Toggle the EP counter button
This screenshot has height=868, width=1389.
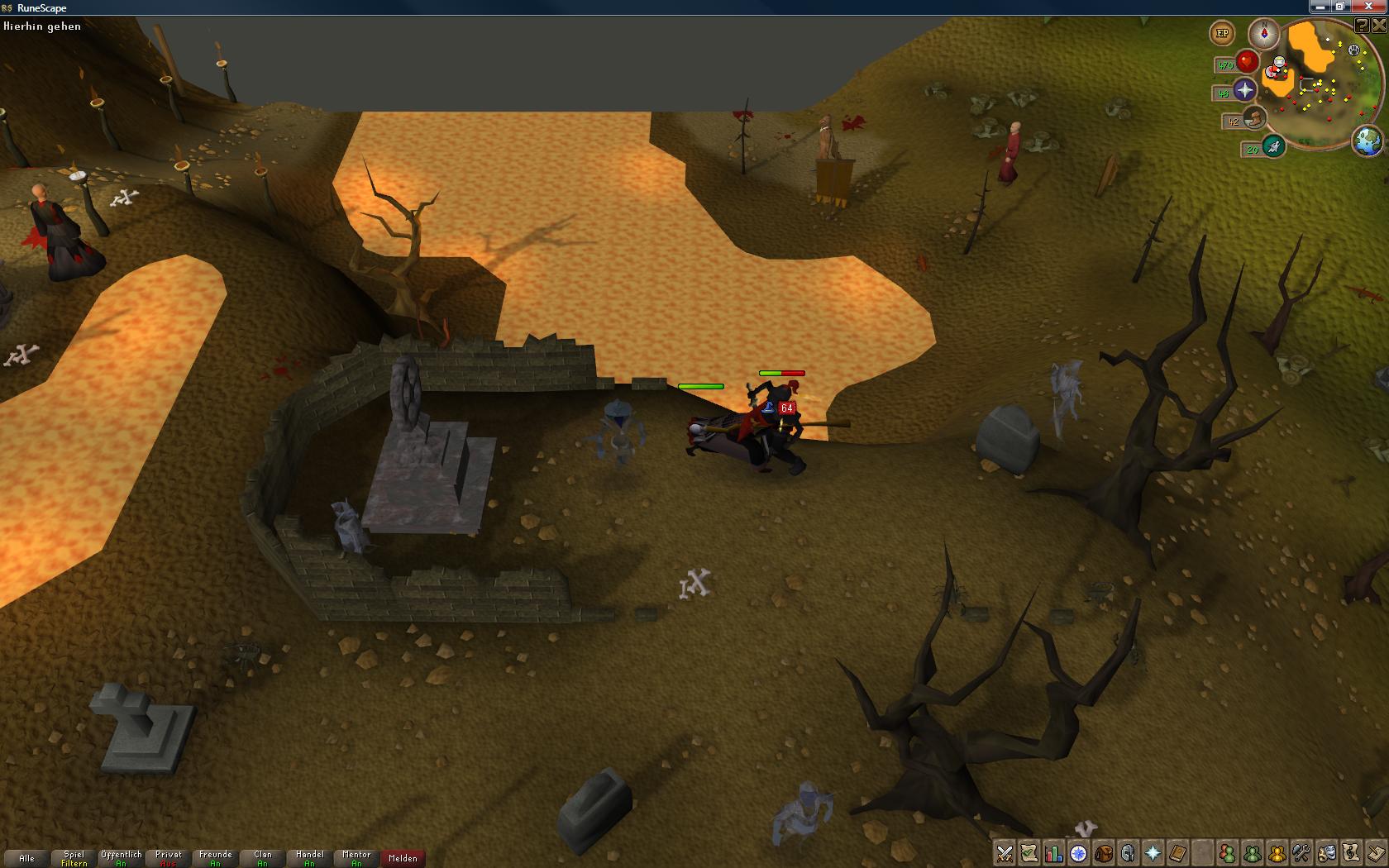click(1222, 34)
